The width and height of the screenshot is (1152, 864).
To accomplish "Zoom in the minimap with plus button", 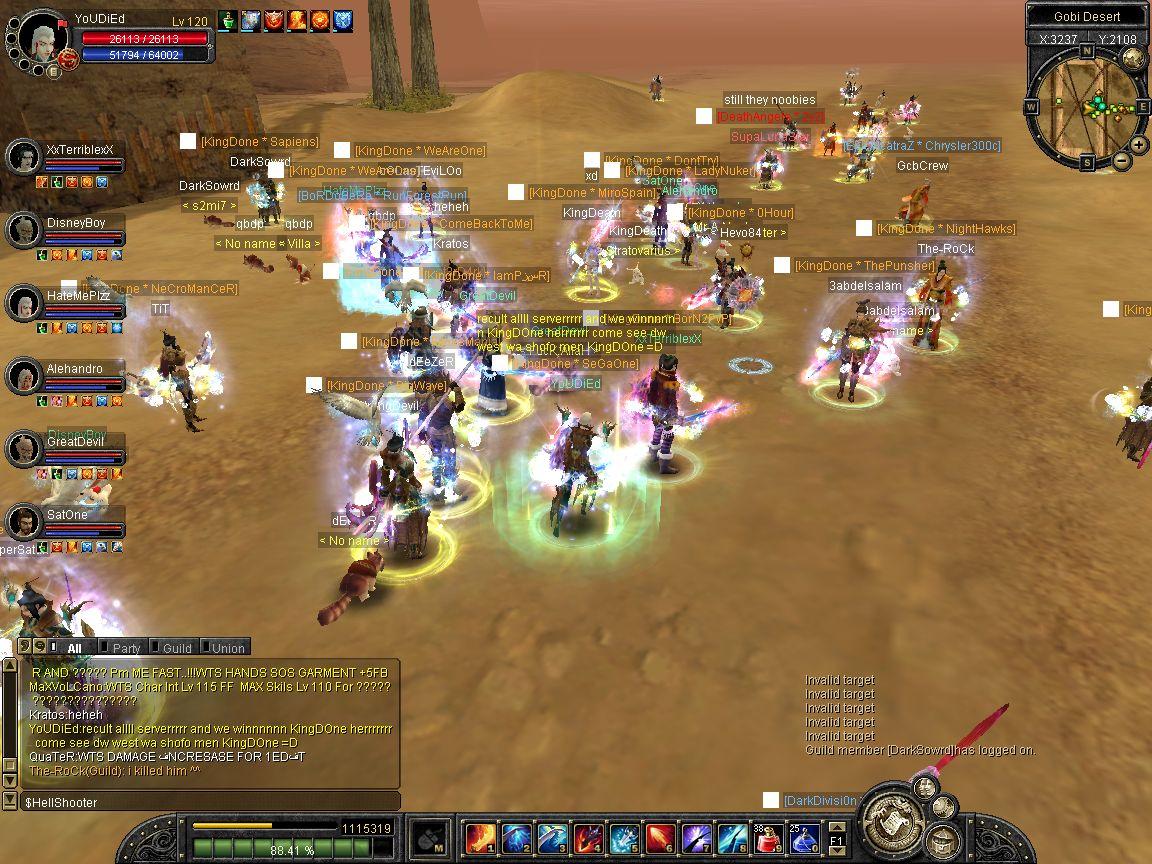I will [1141, 146].
